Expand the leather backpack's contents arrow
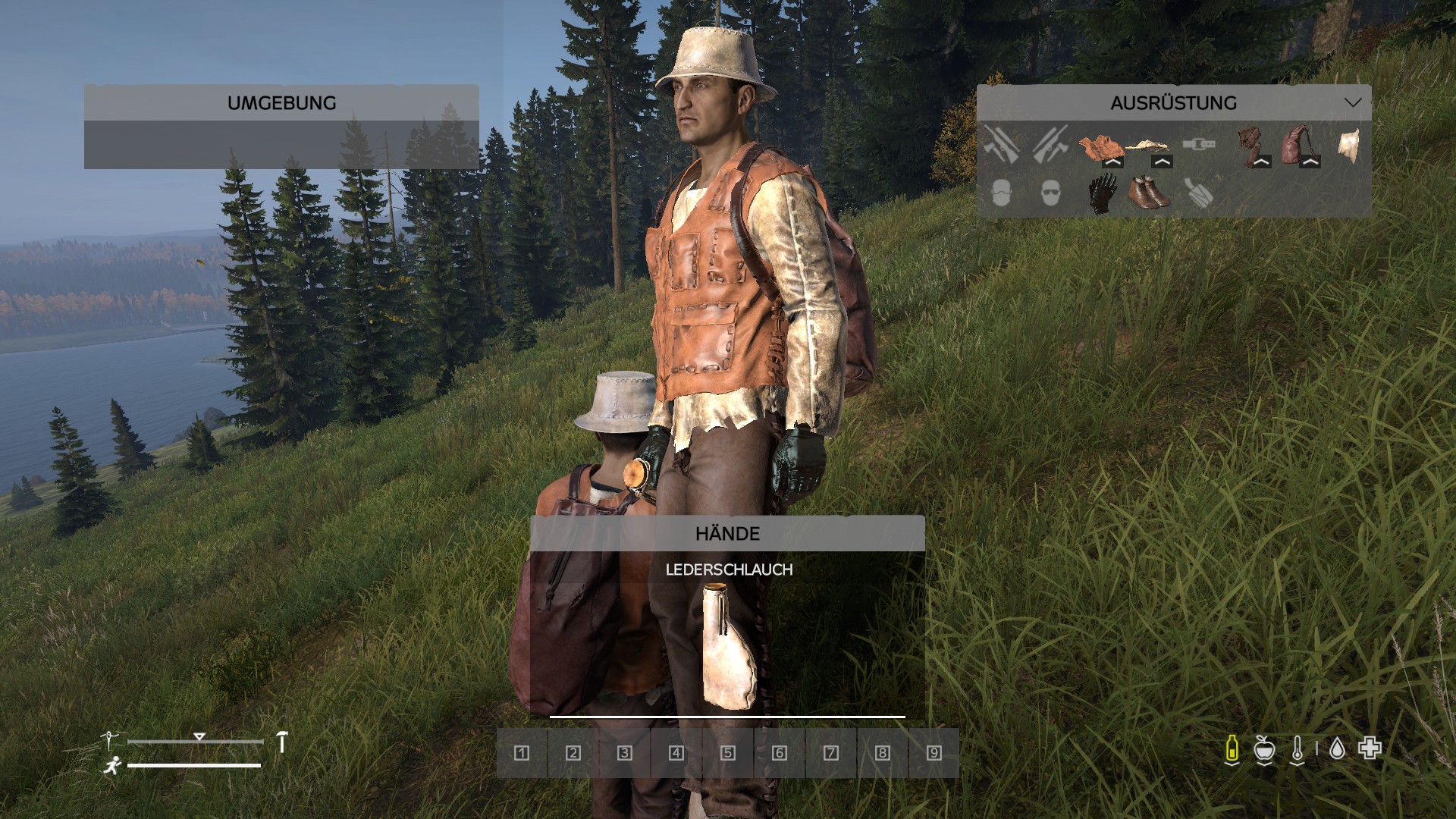Screen dimensions: 1456x819 coord(1310,162)
